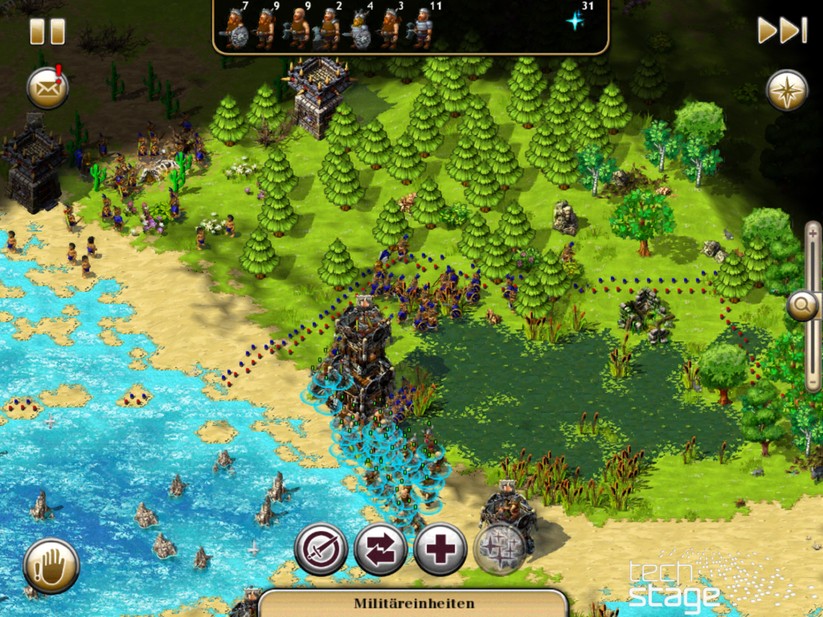The height and width of the screenshot is (617, 823).
Task: Activate the sword attack command button
Action: [321, 549]
